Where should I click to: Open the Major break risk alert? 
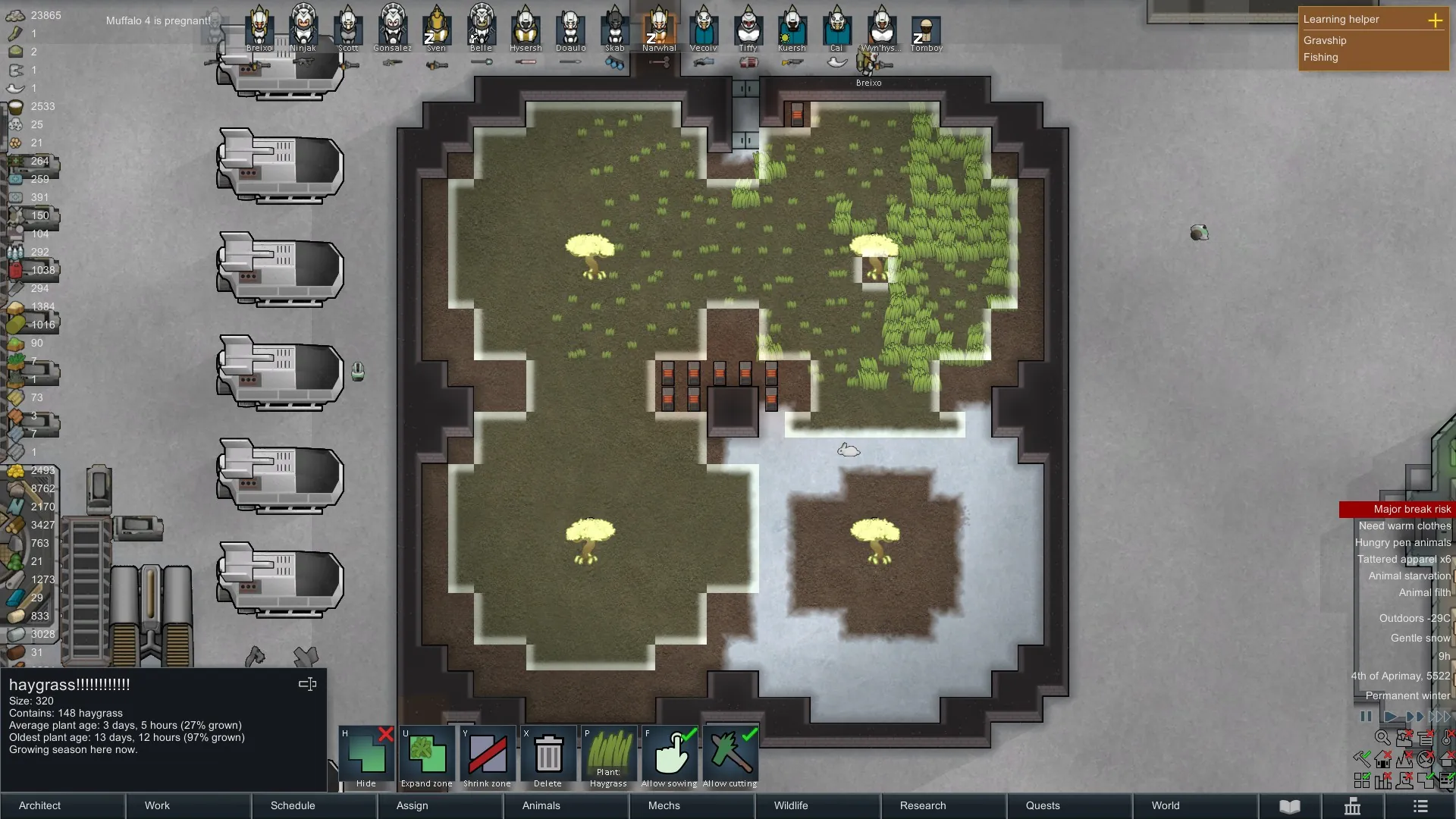tap(1411, 509)
